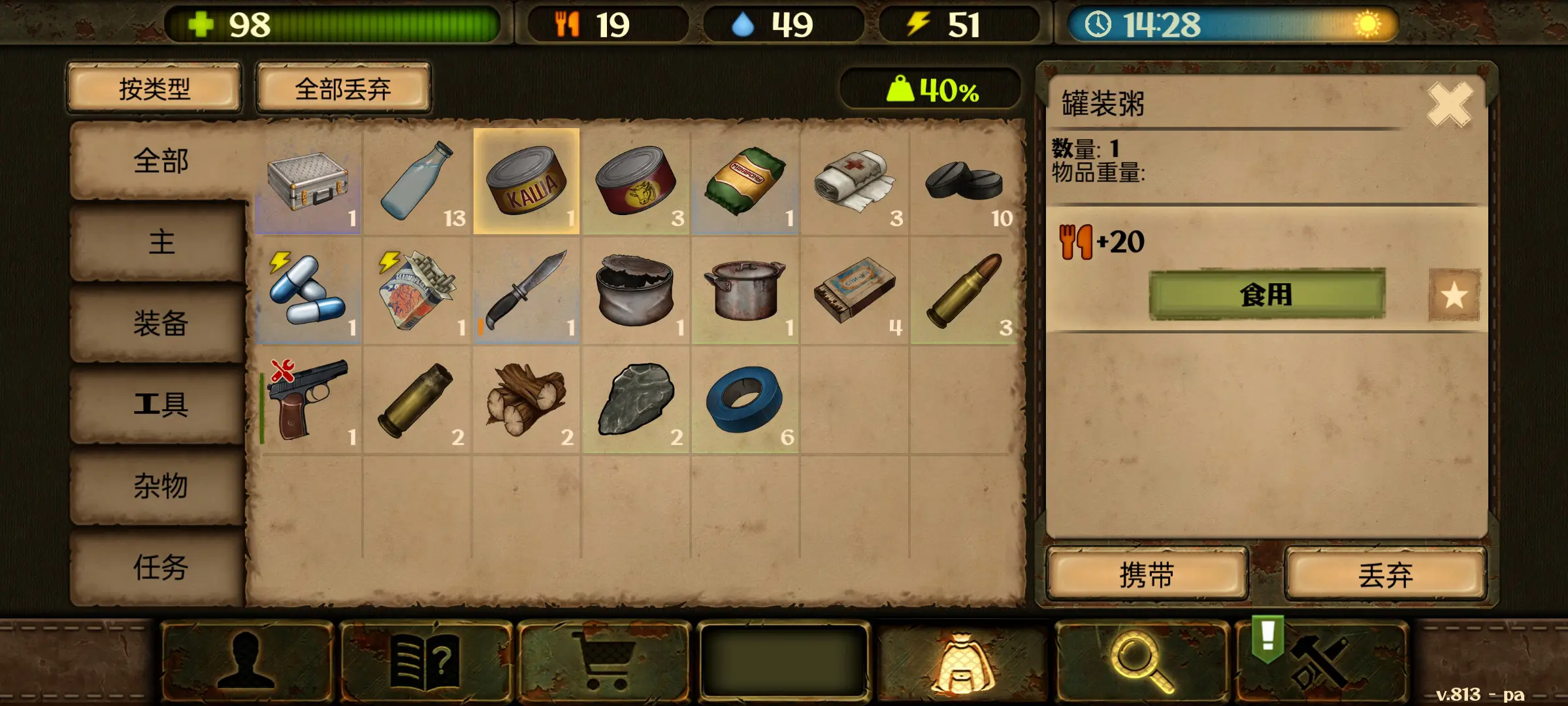Expand the 工具 category list
1568x706 pixels.
coord(159,405)
